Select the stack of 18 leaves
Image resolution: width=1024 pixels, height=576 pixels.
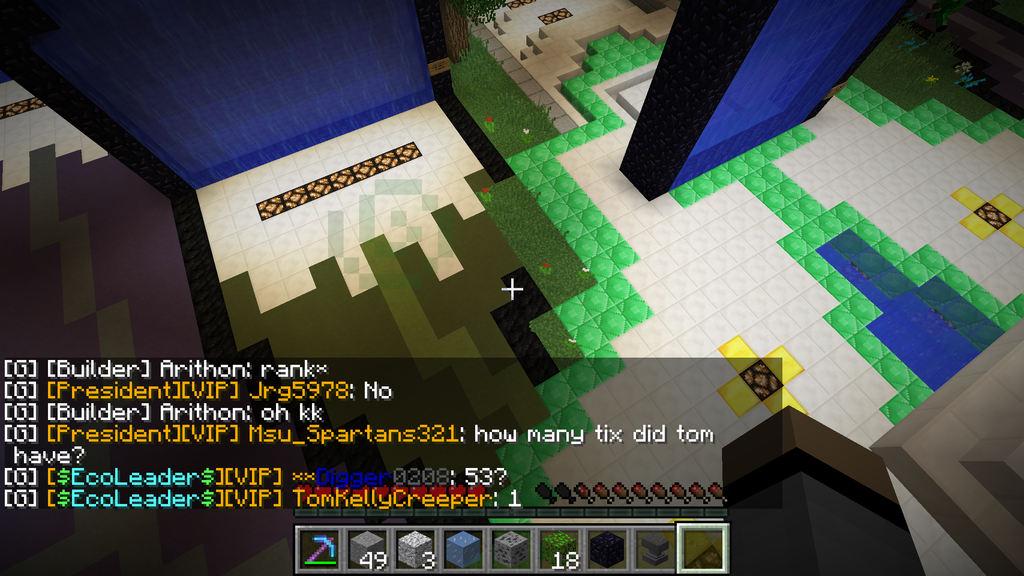coord(560,549)
